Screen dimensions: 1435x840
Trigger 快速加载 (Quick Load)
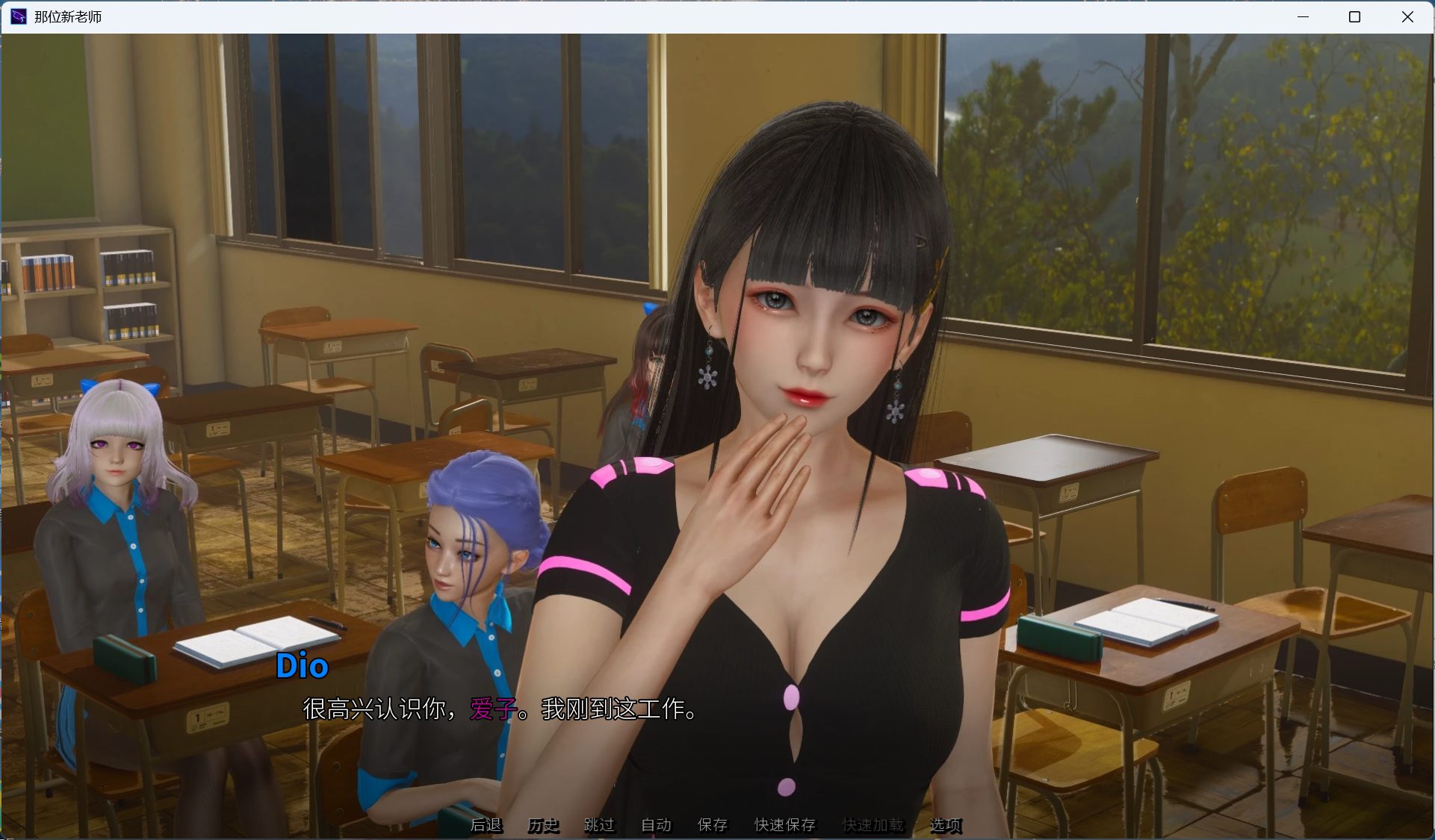873,826
